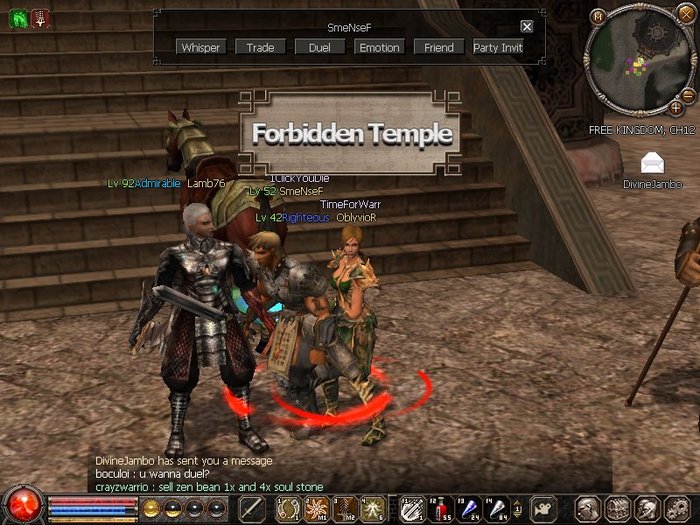
Task: Challenge SmeNseF to a Duel
Action: [x=319, y=47]
